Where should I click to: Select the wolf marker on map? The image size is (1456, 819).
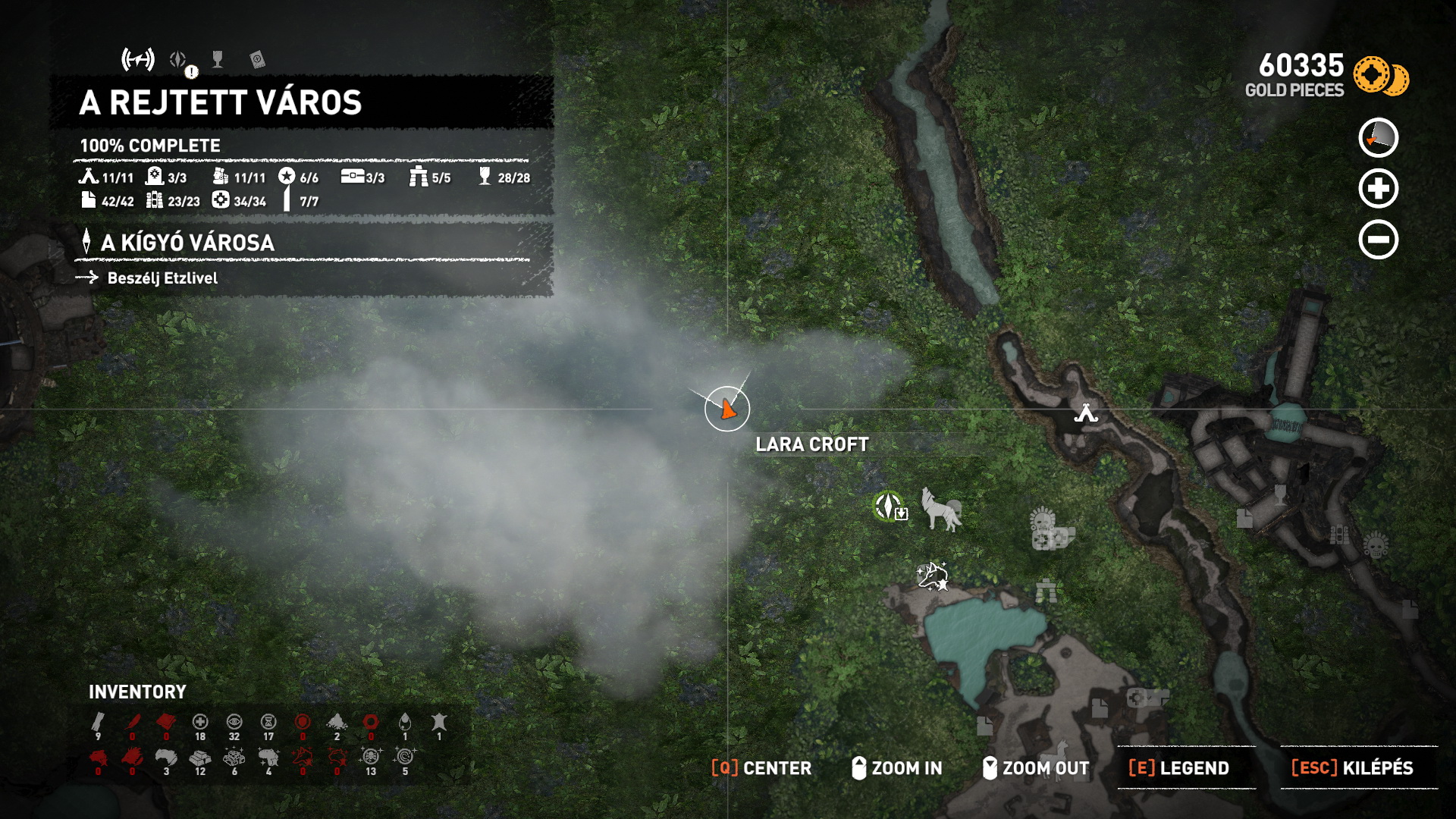click(x=940, y=509)
